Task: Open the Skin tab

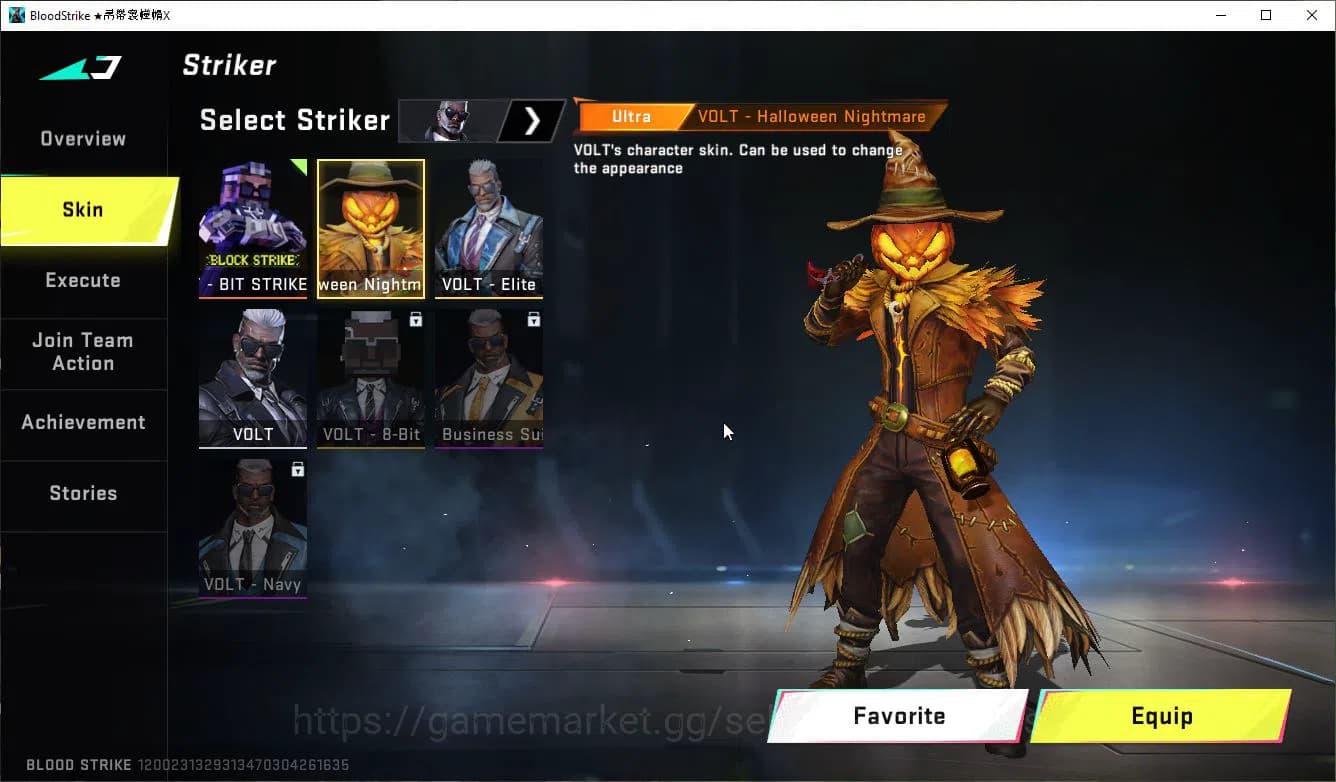Action: (82, 210)
